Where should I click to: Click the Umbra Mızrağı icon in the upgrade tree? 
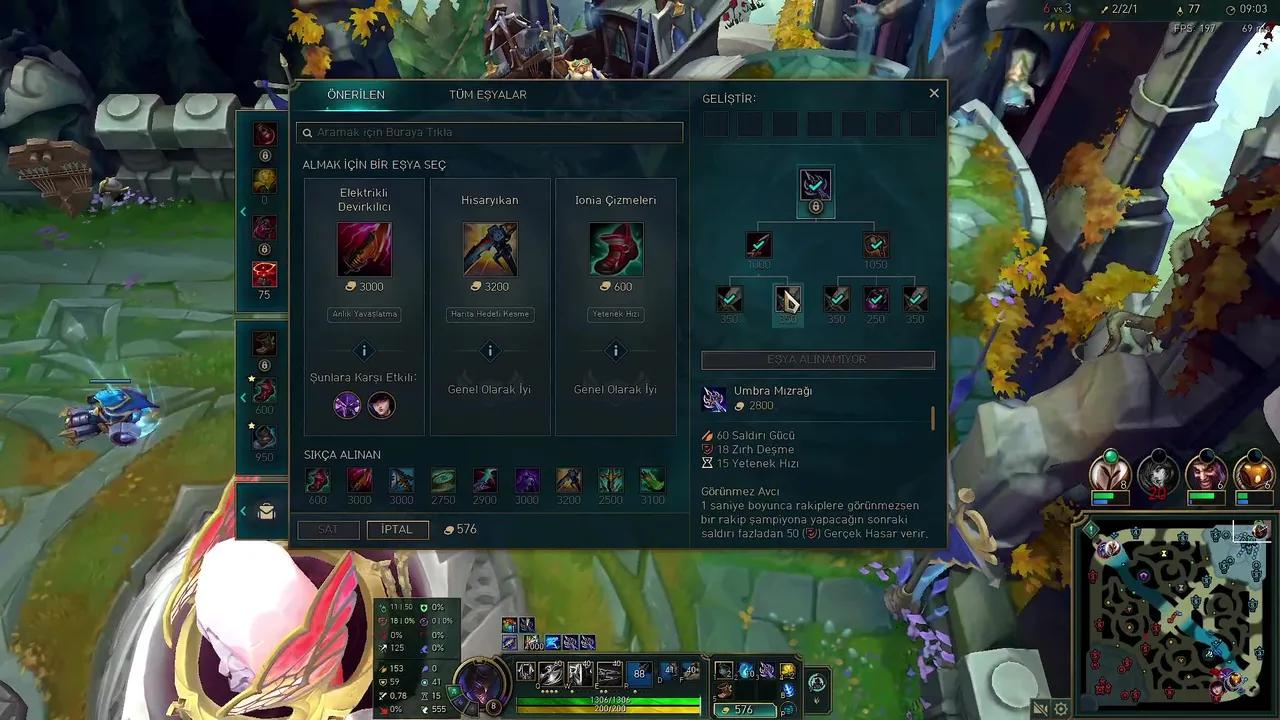815,184
